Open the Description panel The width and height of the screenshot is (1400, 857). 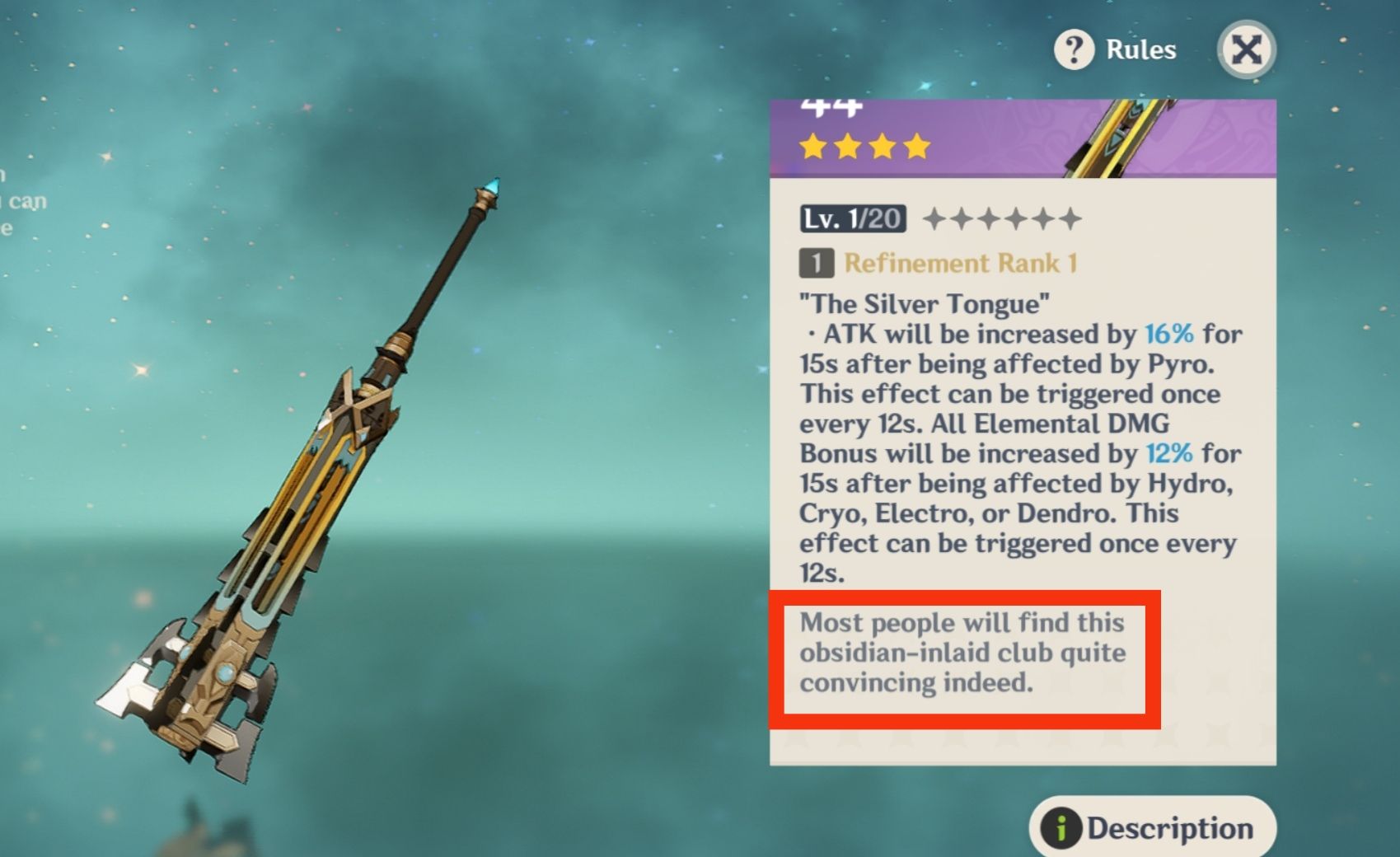[x=1154, y=828]
